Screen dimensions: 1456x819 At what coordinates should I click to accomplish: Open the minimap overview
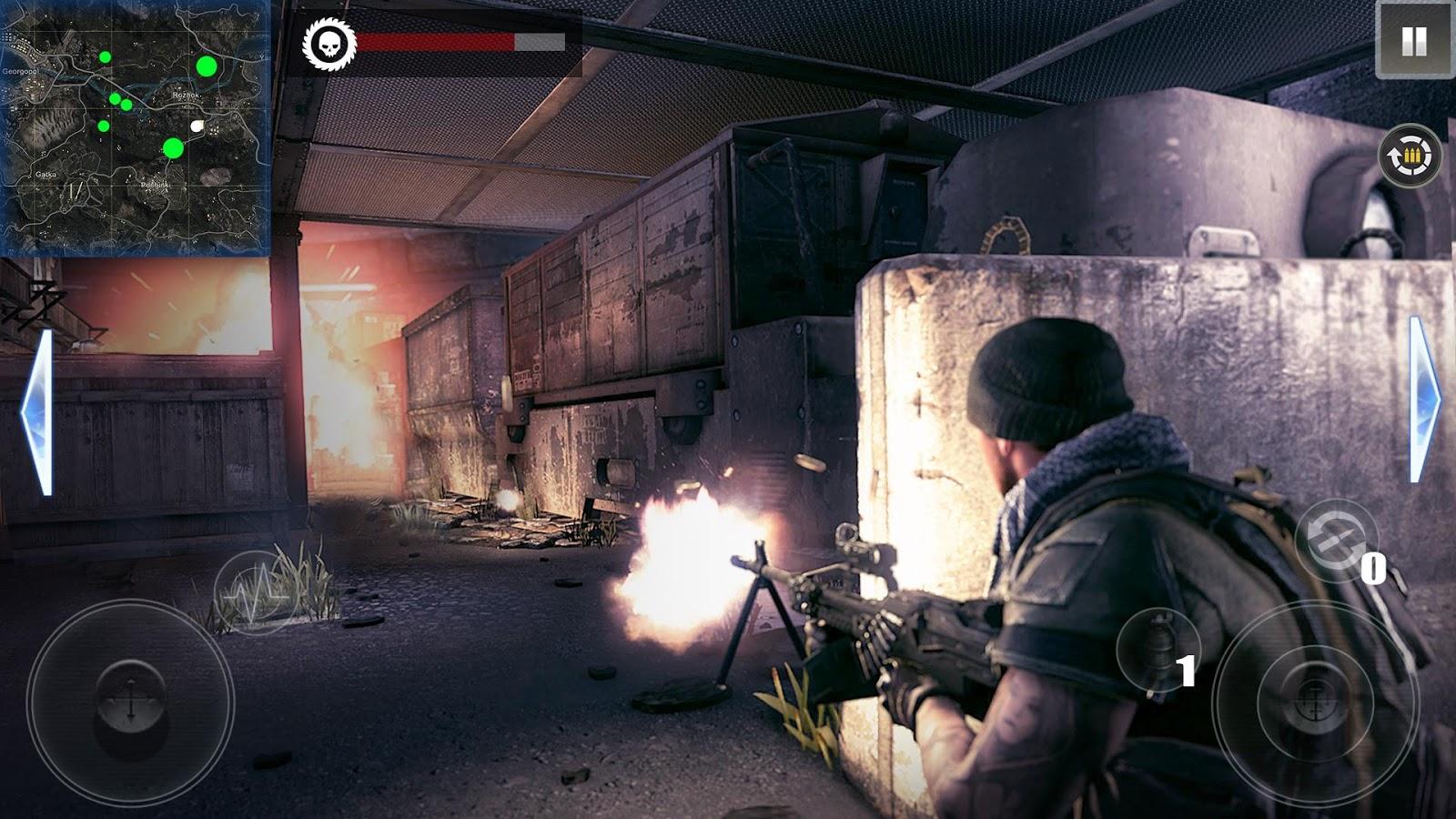[136, 128]
